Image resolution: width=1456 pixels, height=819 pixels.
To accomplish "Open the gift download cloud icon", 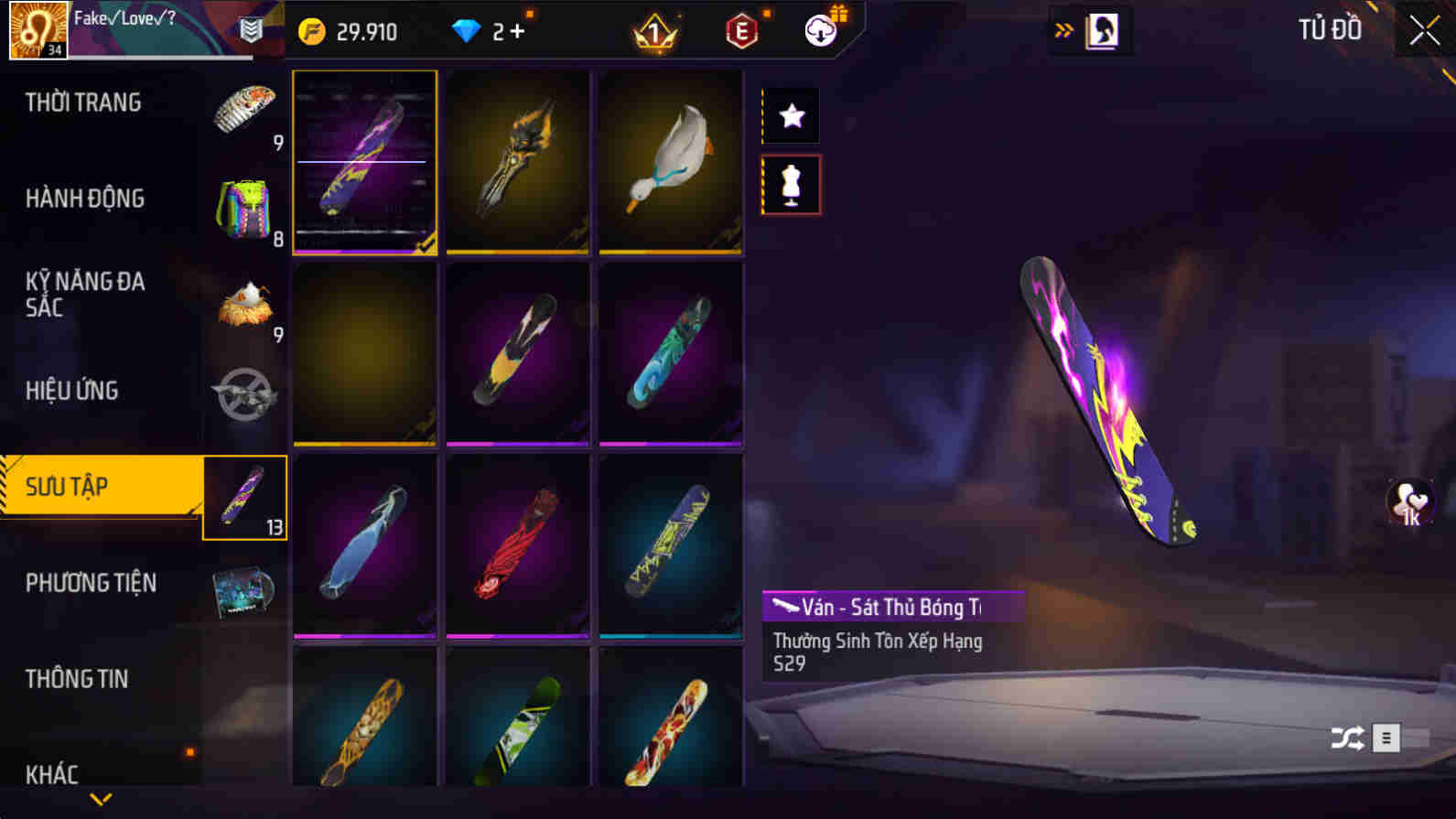I will pos(819,29).
